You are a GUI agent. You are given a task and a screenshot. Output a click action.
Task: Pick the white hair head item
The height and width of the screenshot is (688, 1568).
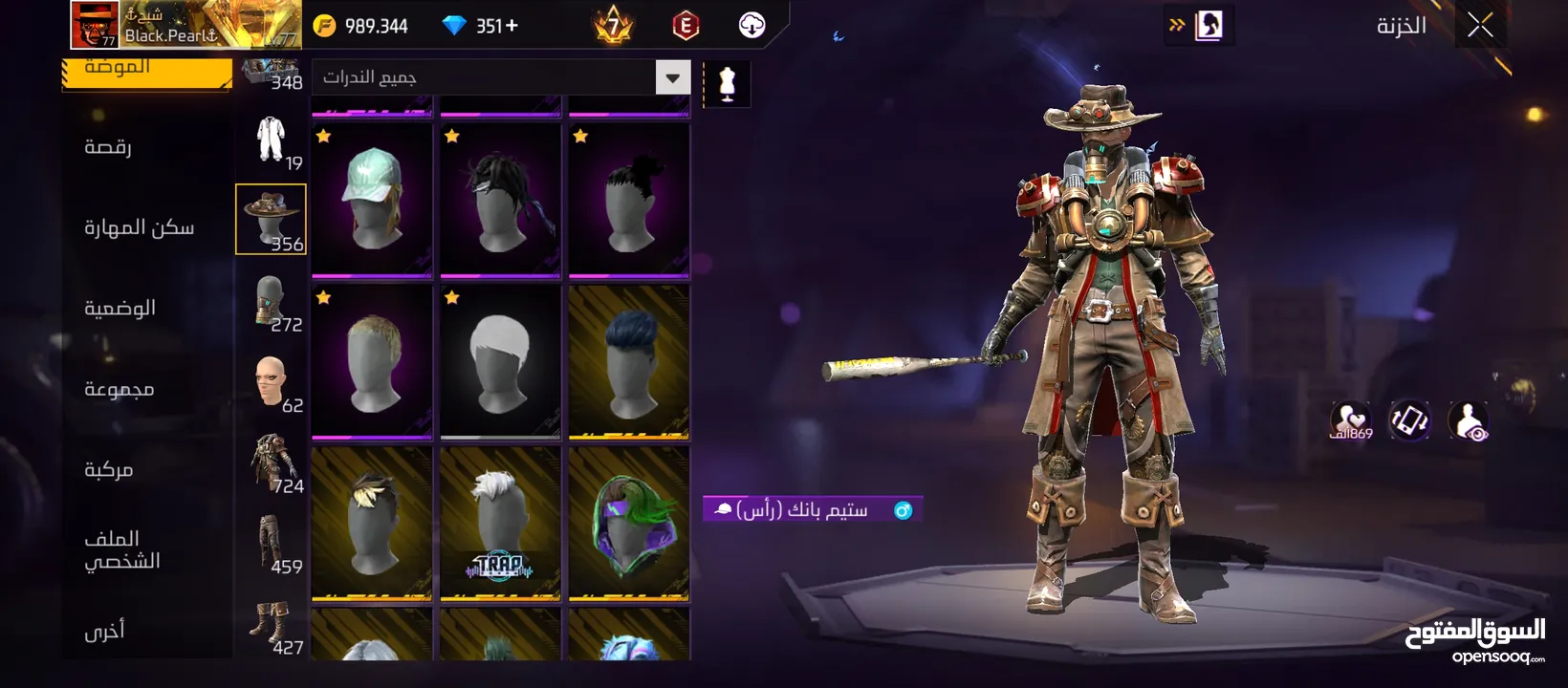tap(500, 361)
